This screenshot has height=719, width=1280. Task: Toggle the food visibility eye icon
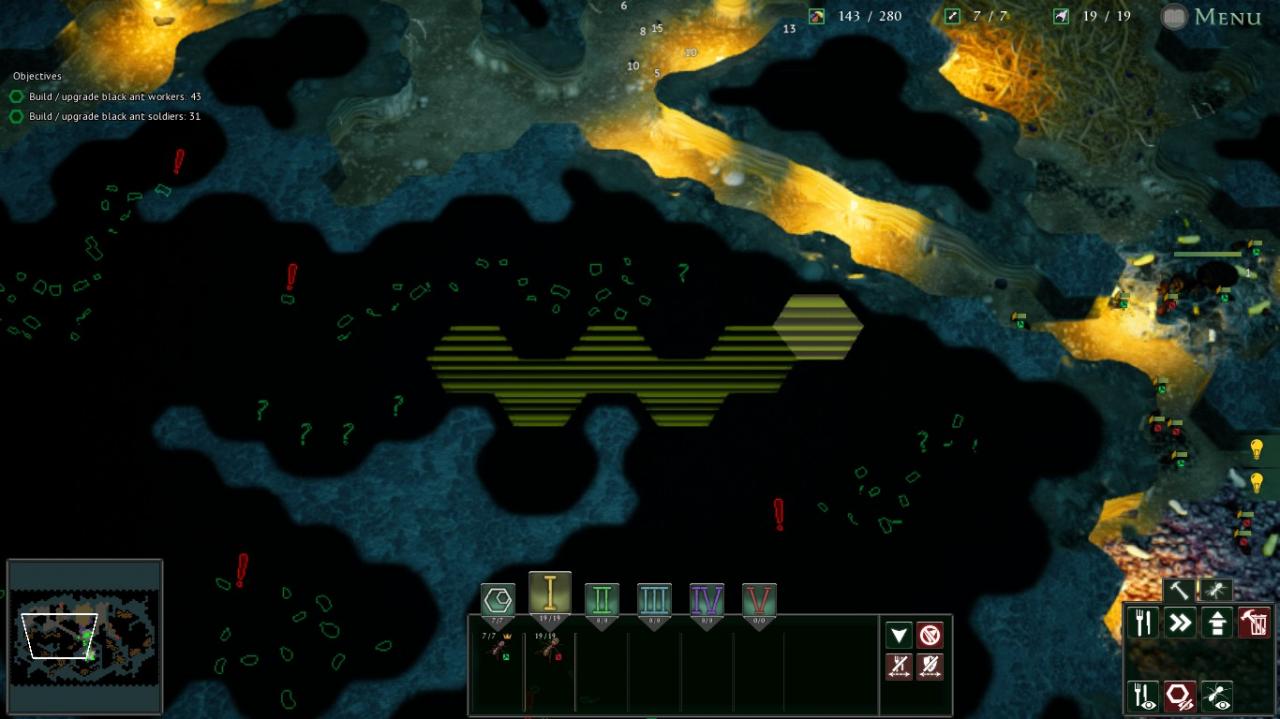coord(1143,695)
